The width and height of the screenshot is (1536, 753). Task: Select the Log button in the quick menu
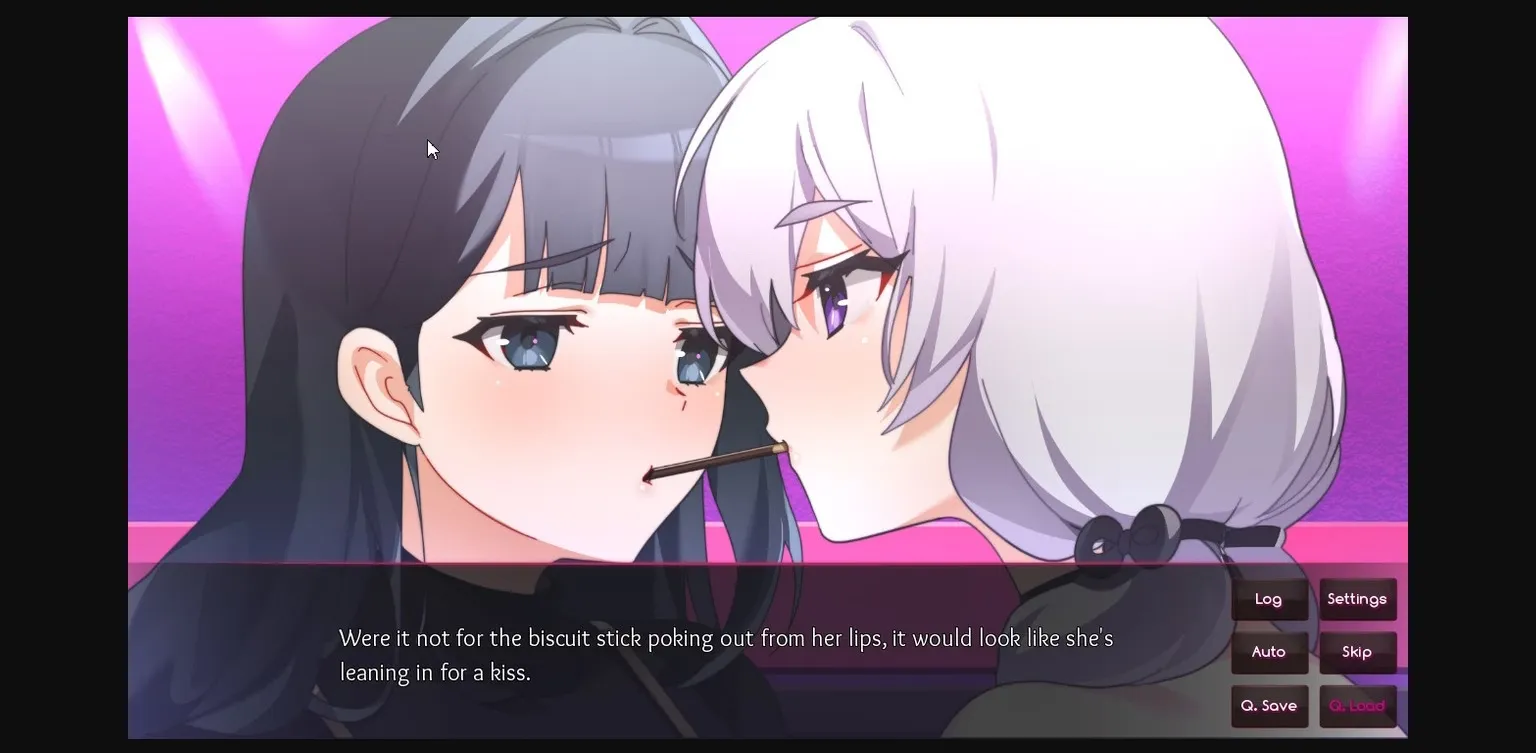[x=1268, y=598]
